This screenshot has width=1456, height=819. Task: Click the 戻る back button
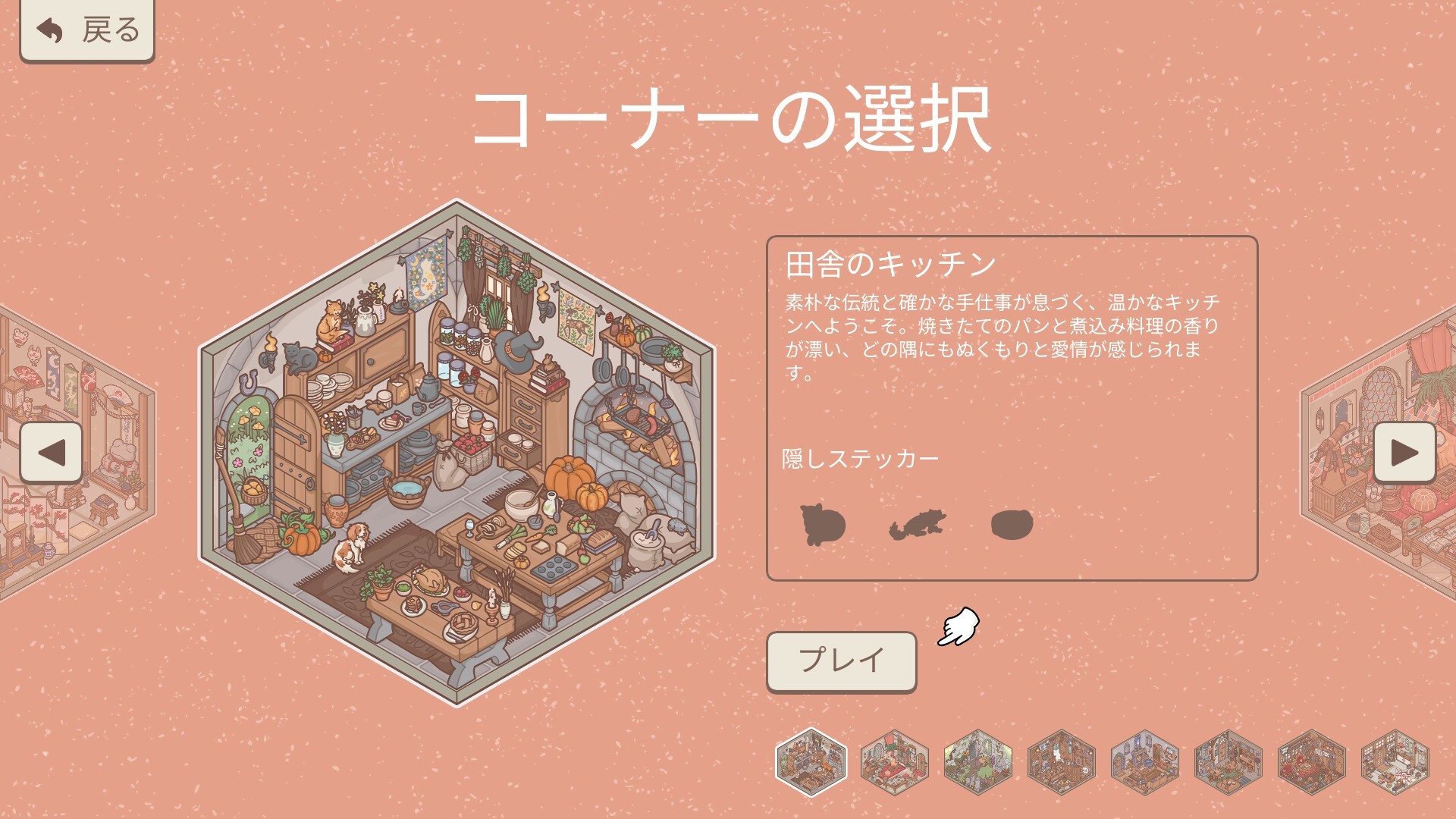pos(86,30)
